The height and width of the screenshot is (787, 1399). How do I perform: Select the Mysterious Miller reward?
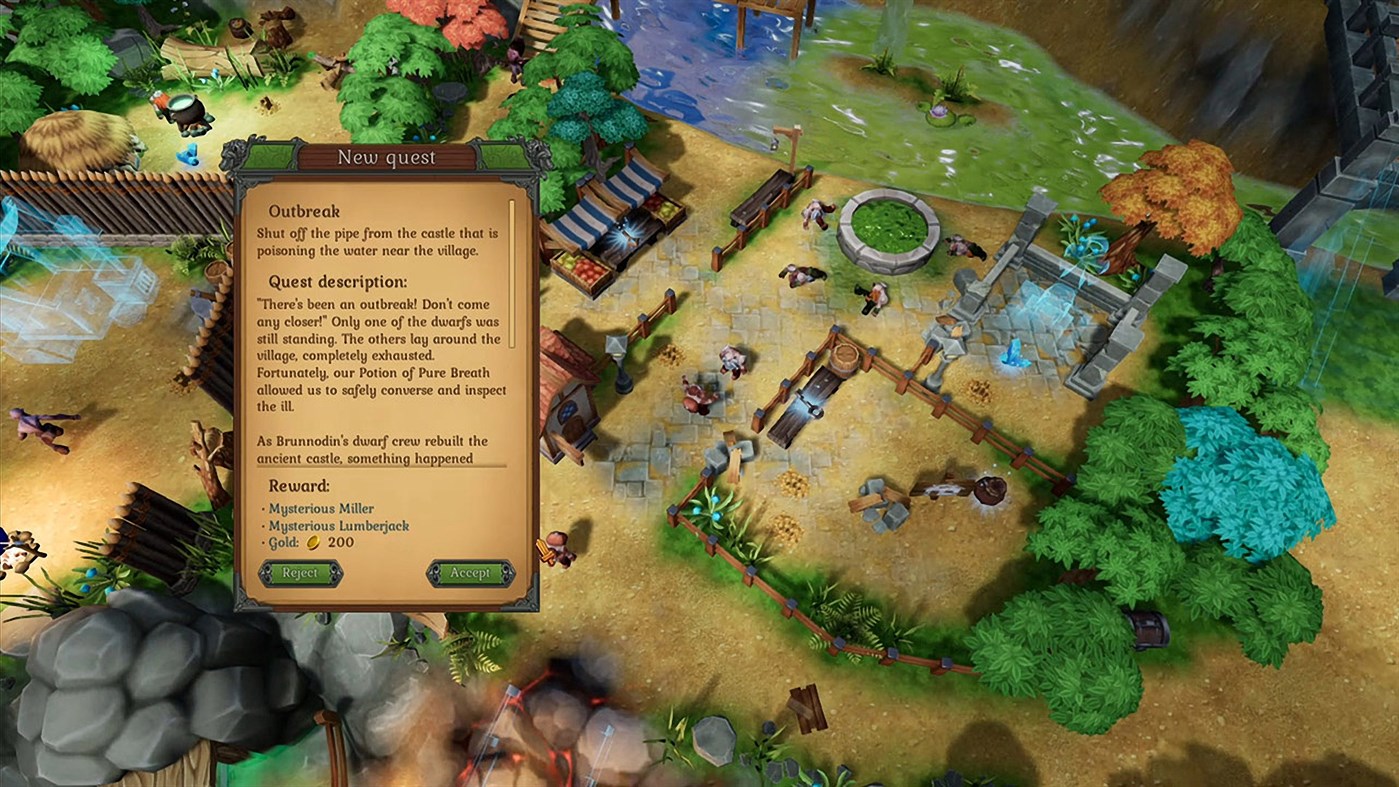coord(320,508)
